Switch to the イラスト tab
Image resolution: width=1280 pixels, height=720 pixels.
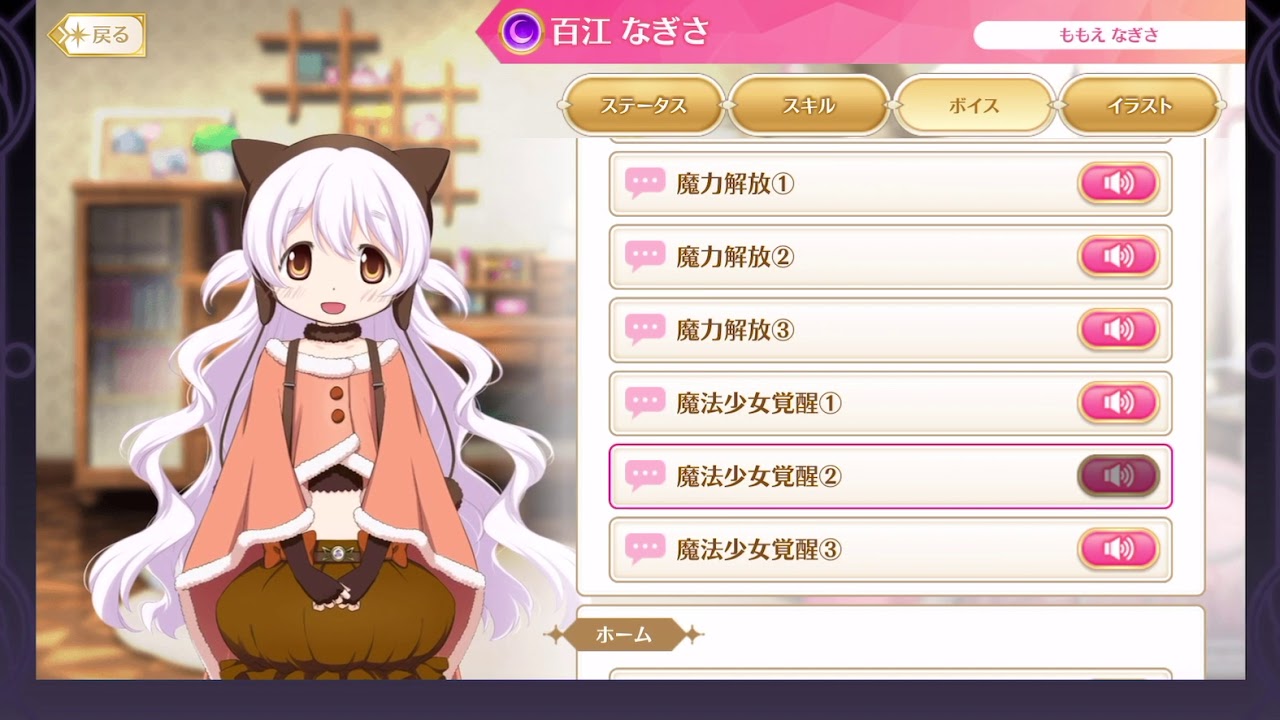coord(1140,103)
